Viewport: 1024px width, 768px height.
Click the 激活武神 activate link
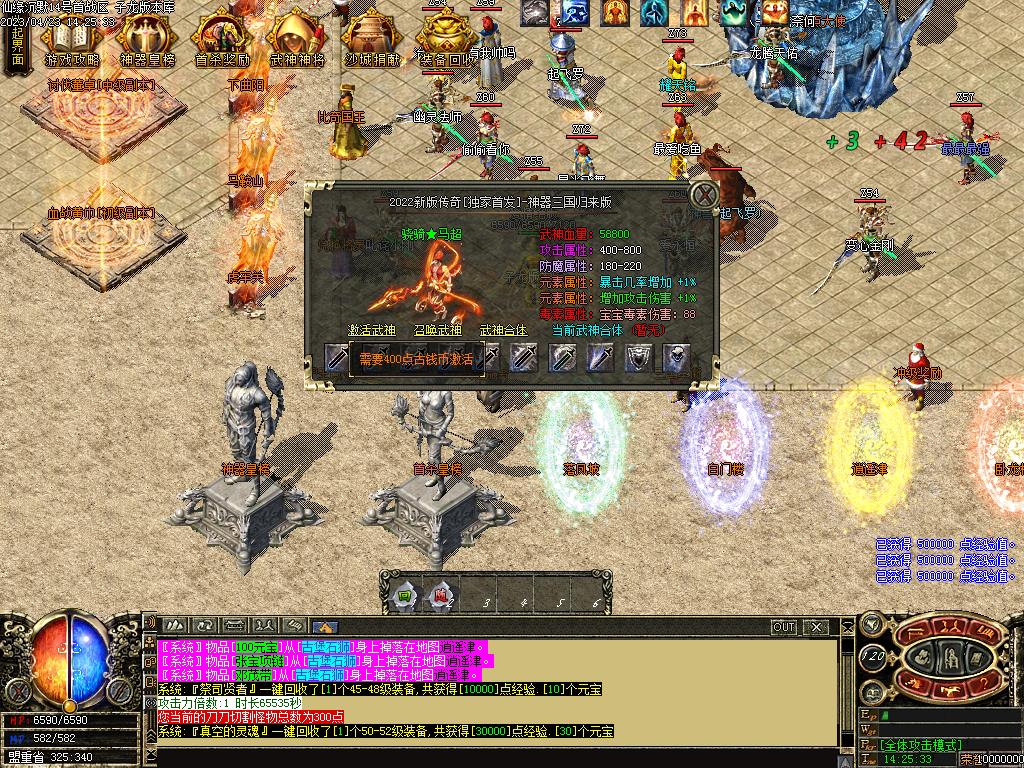(372, 330)
